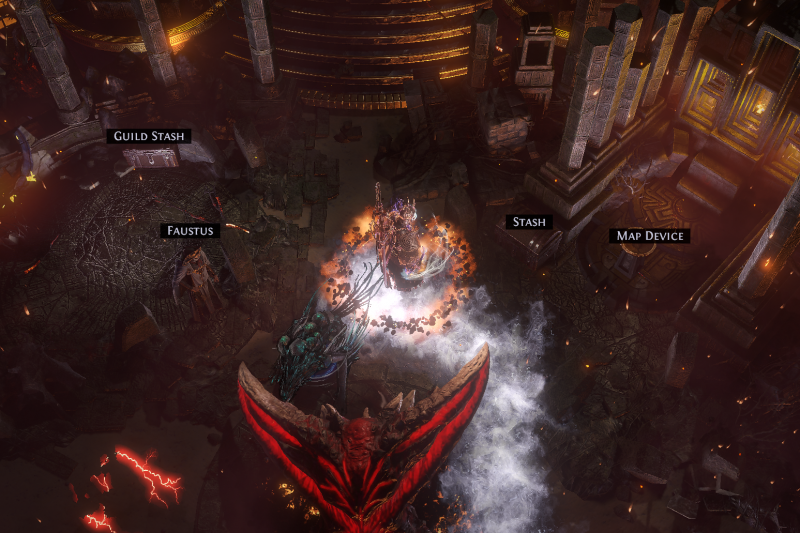The width and height of the screenshot is (800, 533).
Task: Activate the Map Device label
Action: coord(651,236)
